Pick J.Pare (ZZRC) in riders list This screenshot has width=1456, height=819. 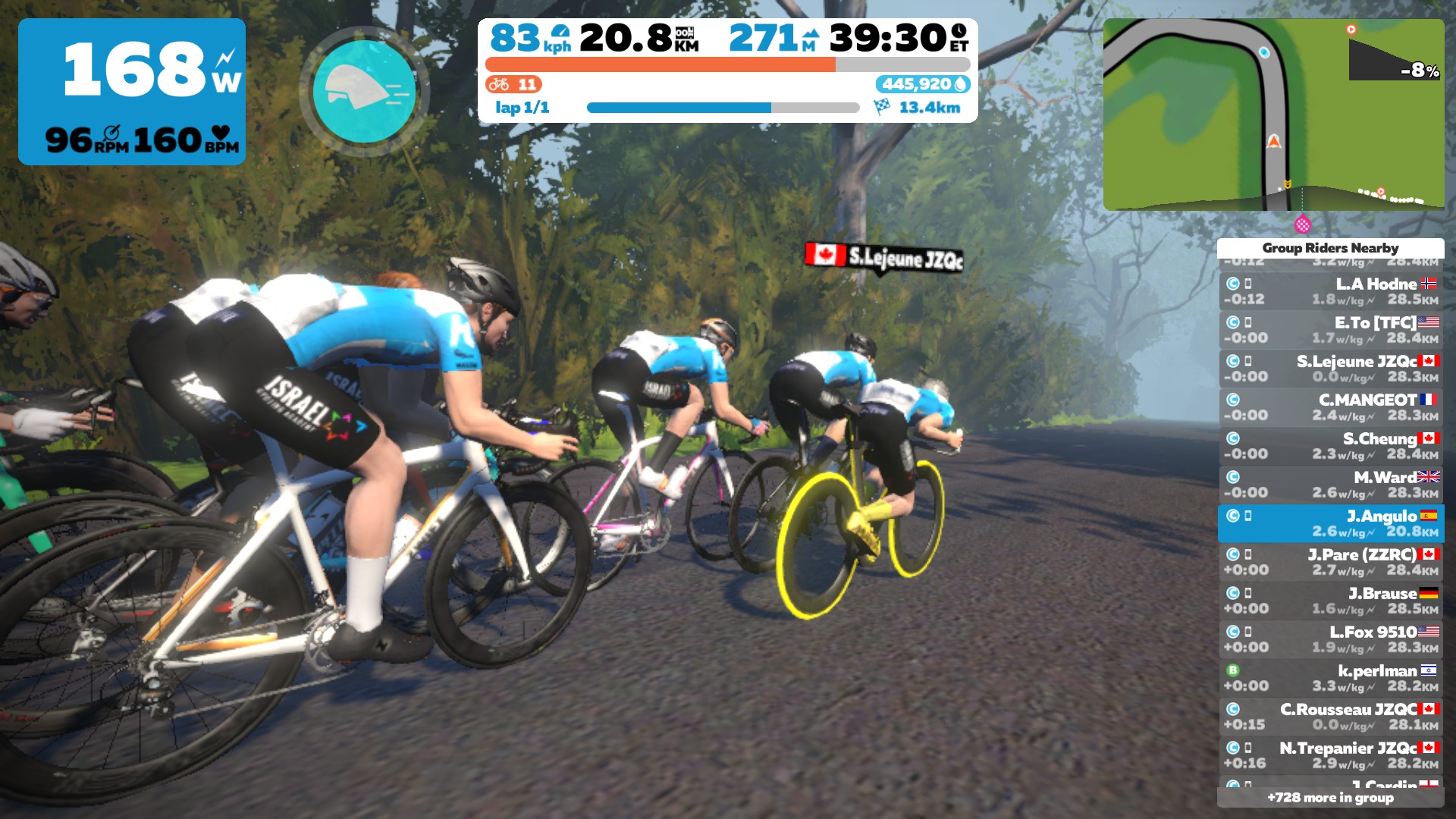(1330, 562)
